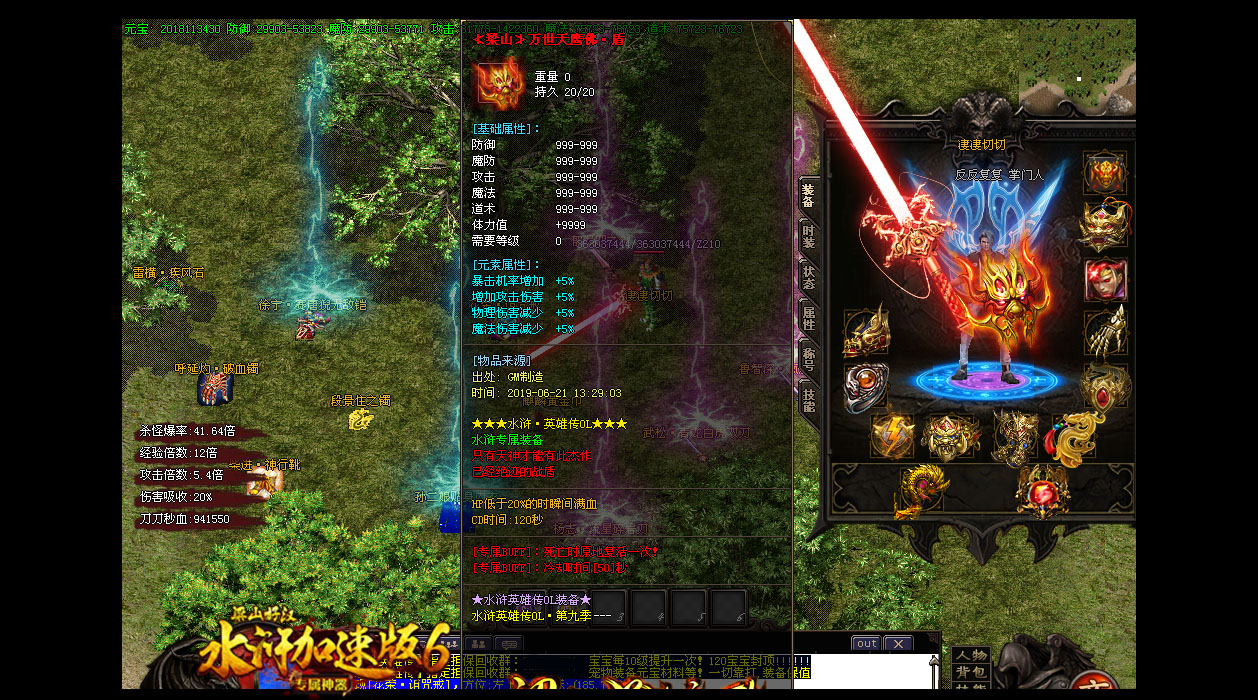
Task: Close the chat panel with X button
Action: [897, 643]
